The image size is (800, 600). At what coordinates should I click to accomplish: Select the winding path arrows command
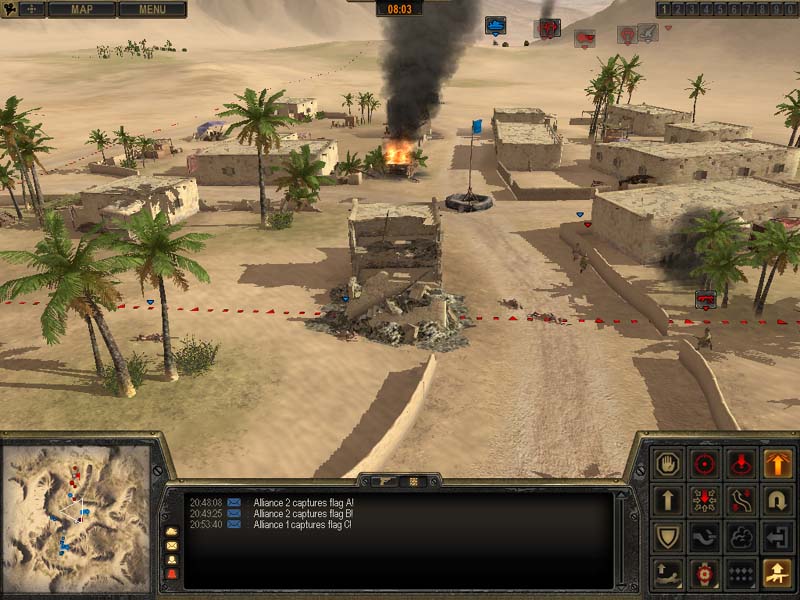click(x=741, y=500)
